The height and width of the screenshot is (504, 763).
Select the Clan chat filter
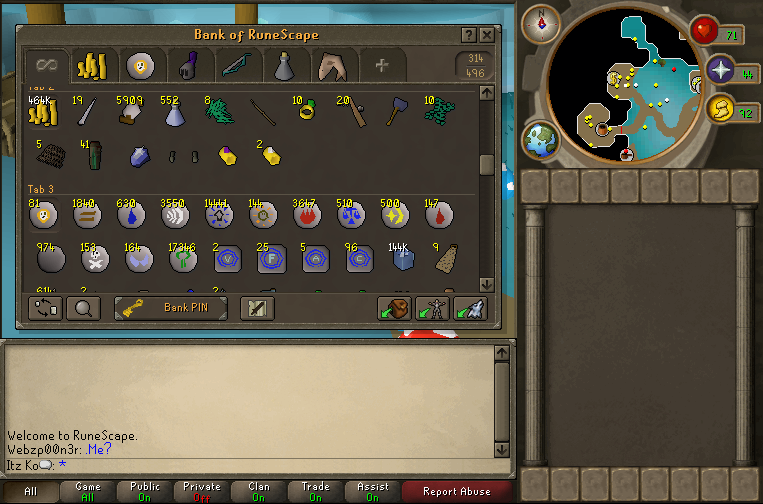click(259, 492)
